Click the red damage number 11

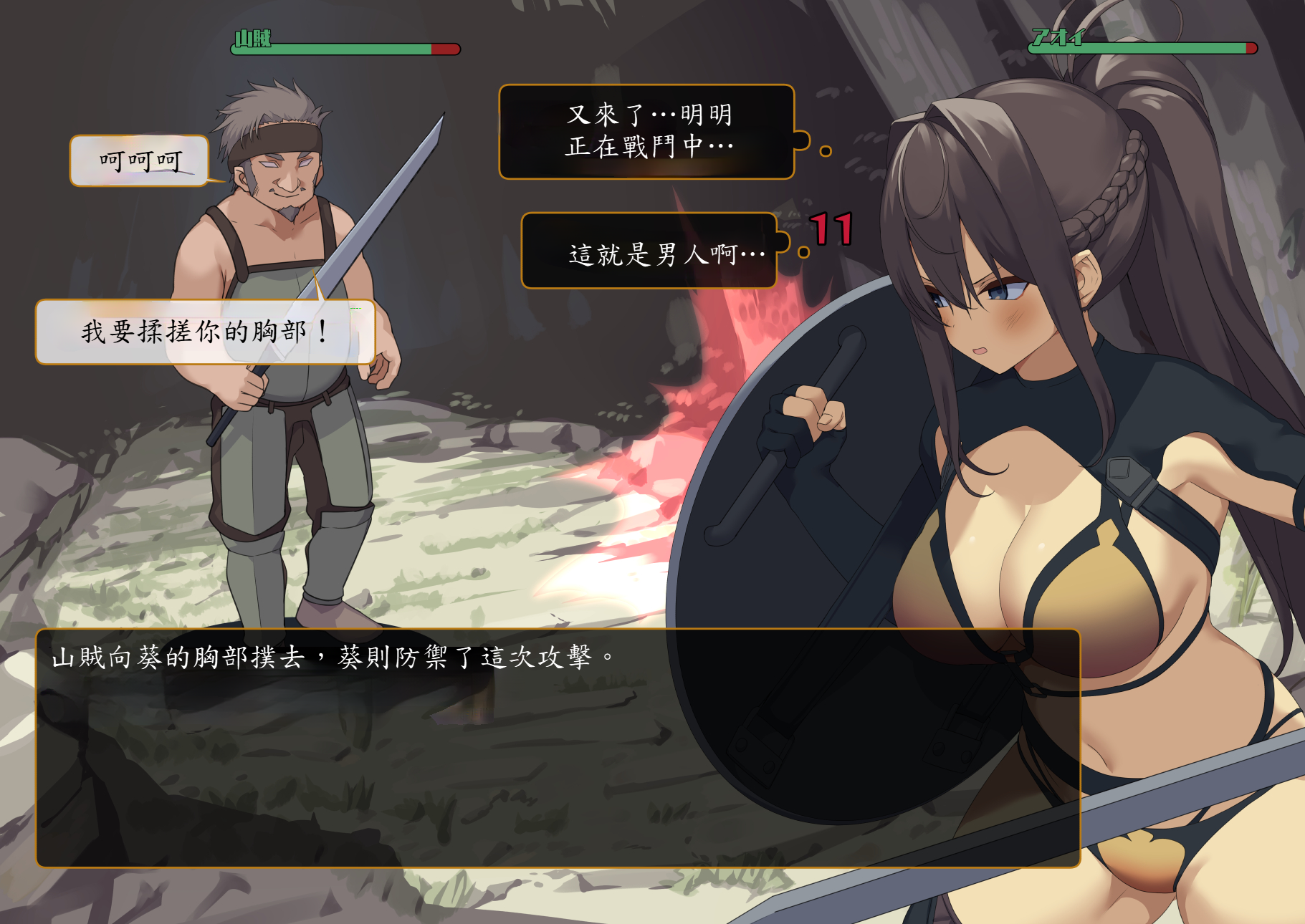point(829,229)
